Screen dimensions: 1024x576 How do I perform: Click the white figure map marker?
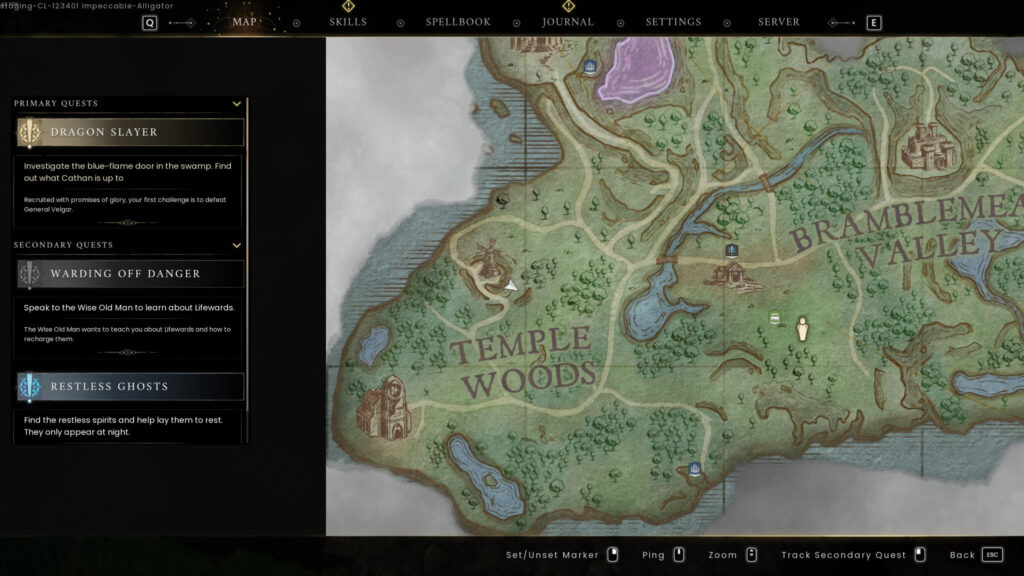point(802,329)
